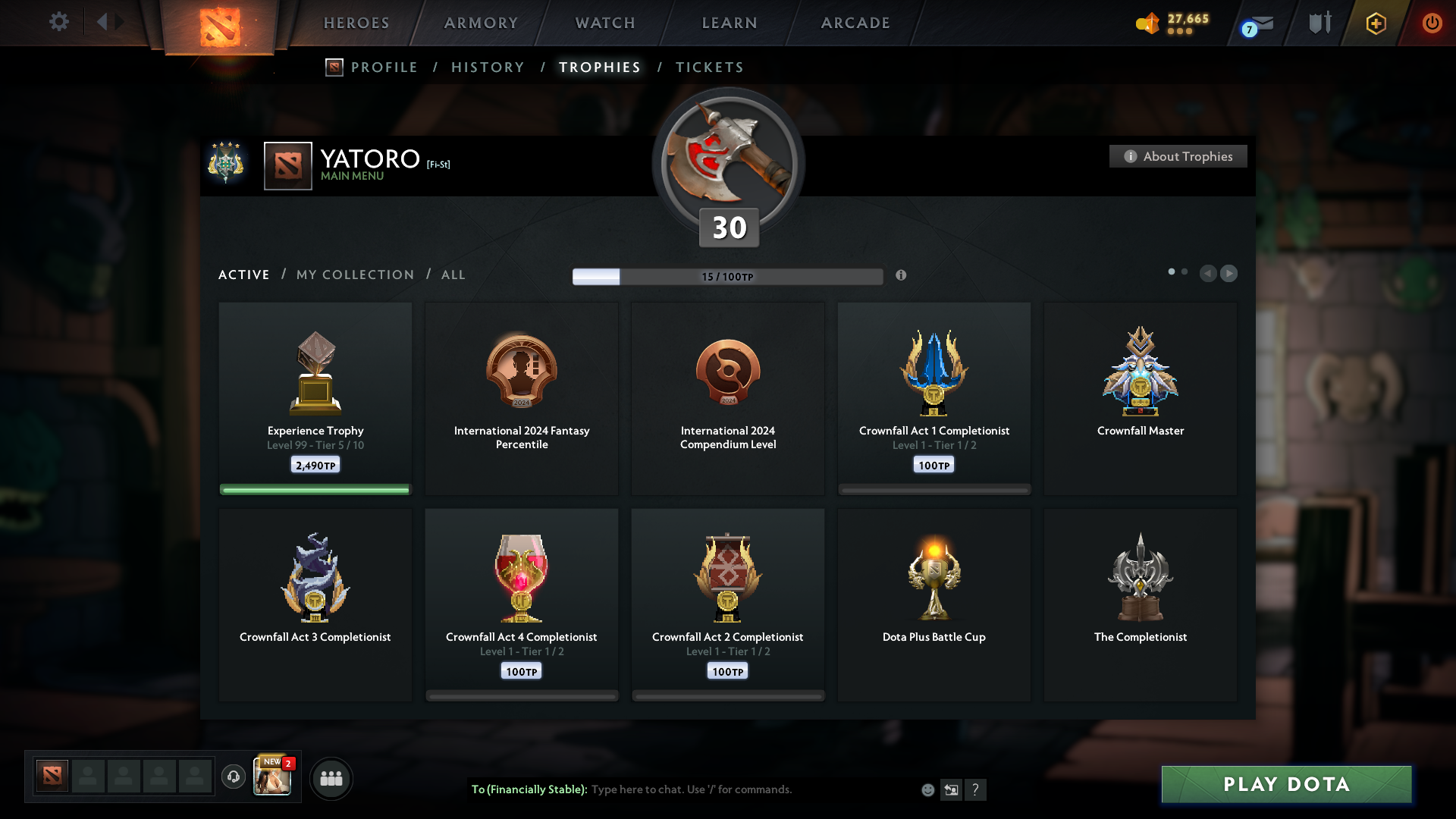Click the emoticon icon in chat bar

coord(927,789)
